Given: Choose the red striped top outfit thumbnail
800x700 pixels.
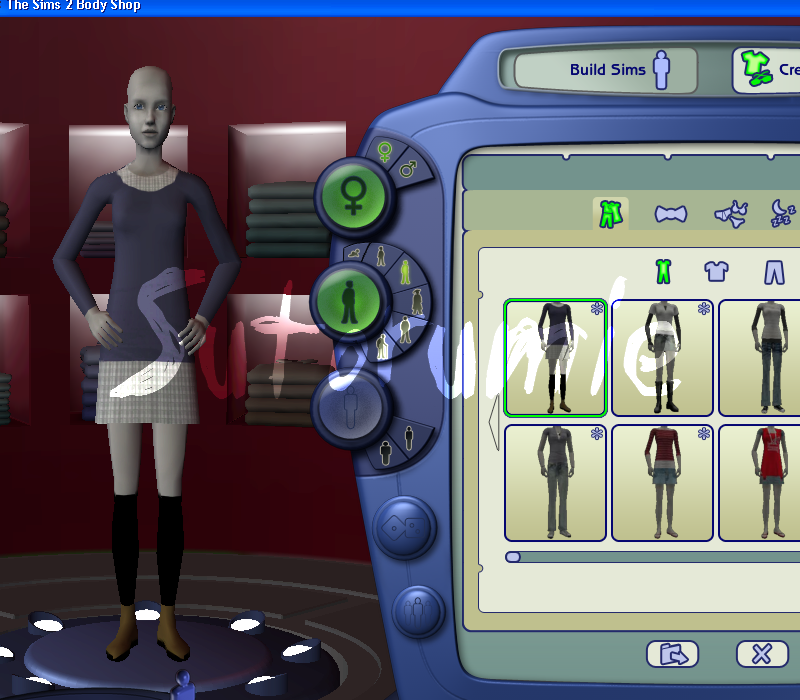Looking at the screenshot, I should tap(661, 482).
